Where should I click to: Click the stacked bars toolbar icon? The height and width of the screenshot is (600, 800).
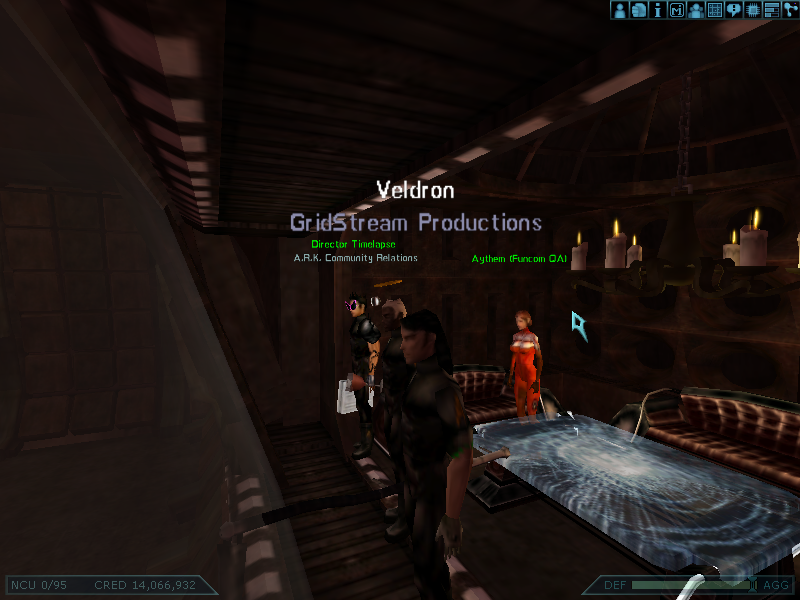tap(771, 10)
